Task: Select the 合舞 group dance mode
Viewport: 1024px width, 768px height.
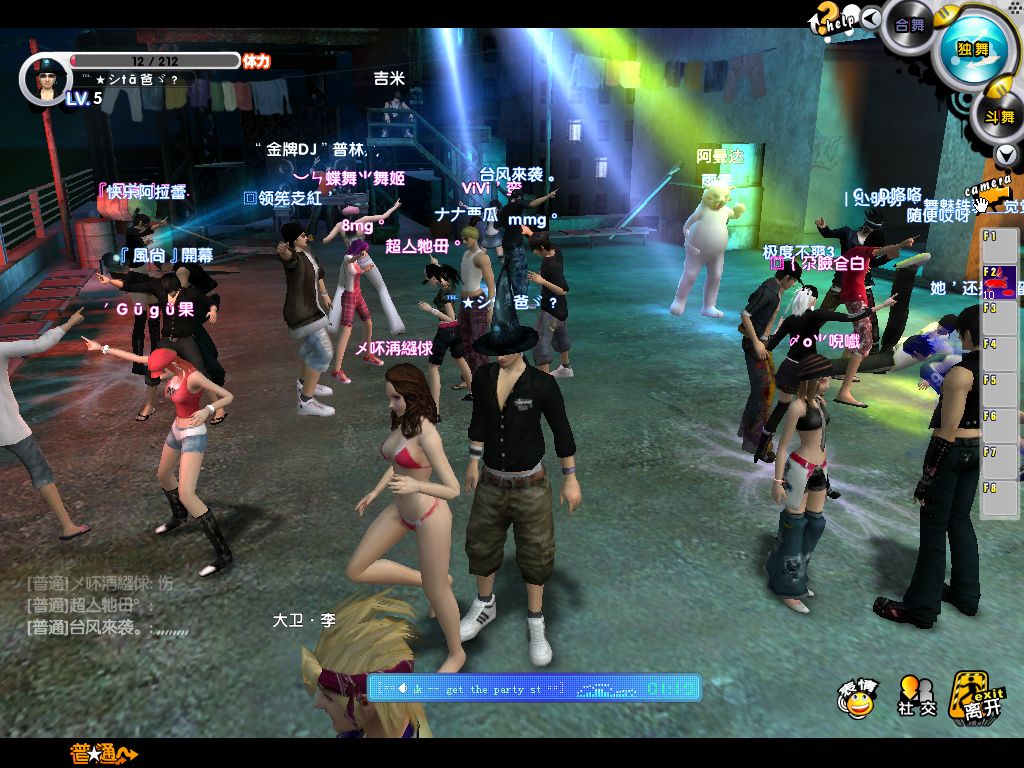Action: (x=909, y=24)
